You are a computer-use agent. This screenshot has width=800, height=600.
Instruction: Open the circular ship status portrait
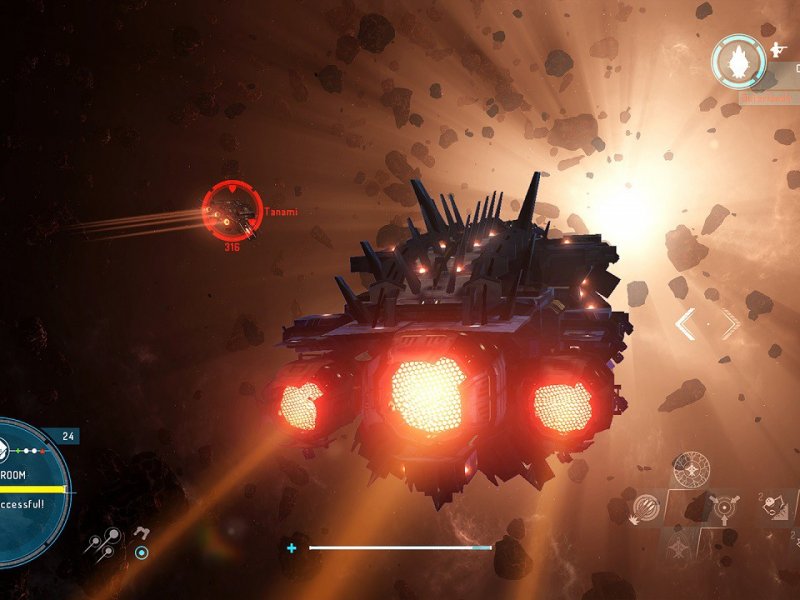(x=738, y=60)
